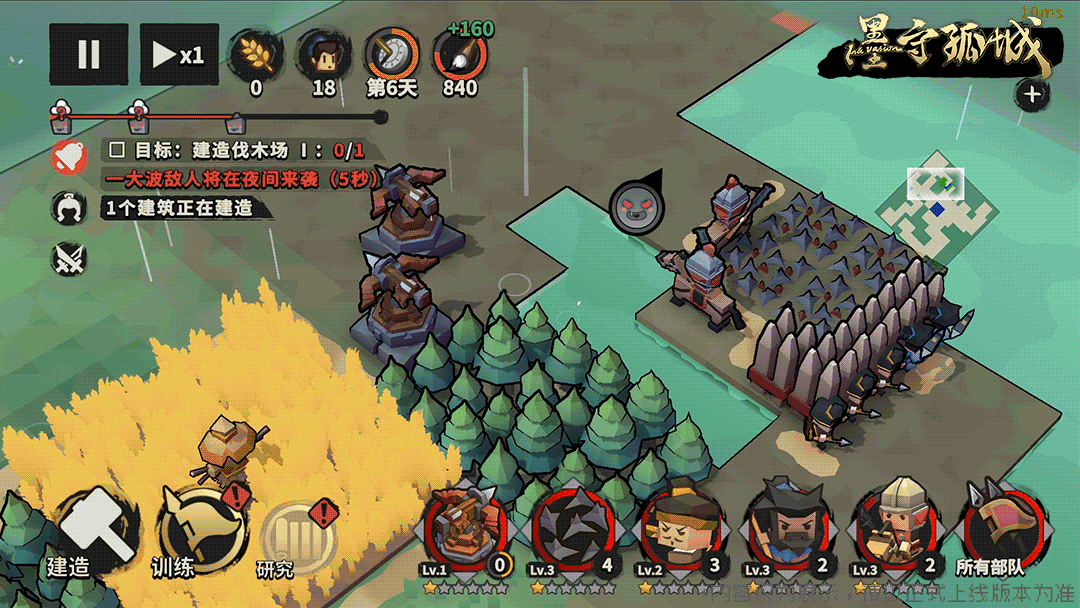Click the wolf enemy wave marker

(635, 207)
